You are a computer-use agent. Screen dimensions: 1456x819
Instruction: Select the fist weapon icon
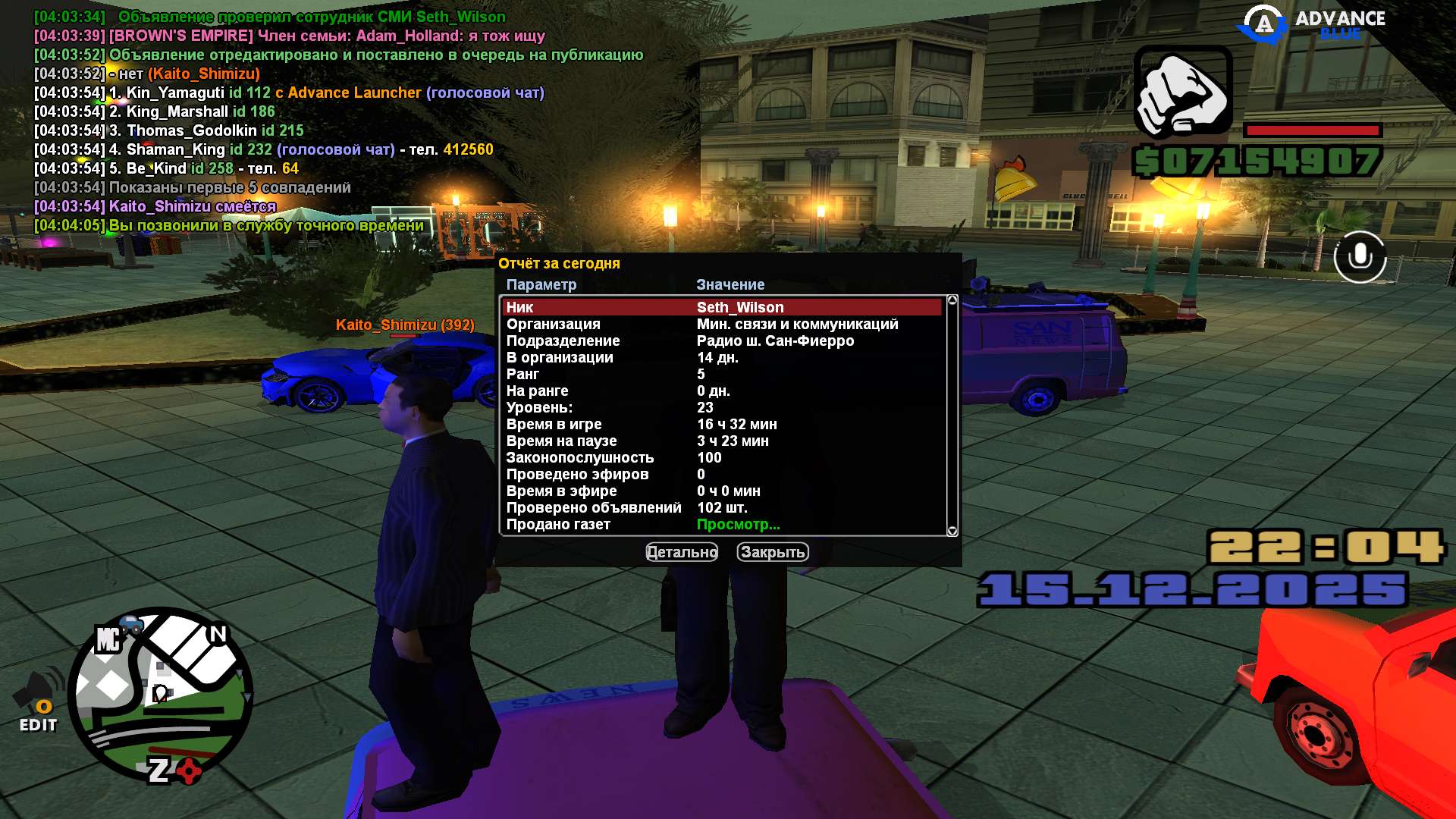pos(1182,93)
